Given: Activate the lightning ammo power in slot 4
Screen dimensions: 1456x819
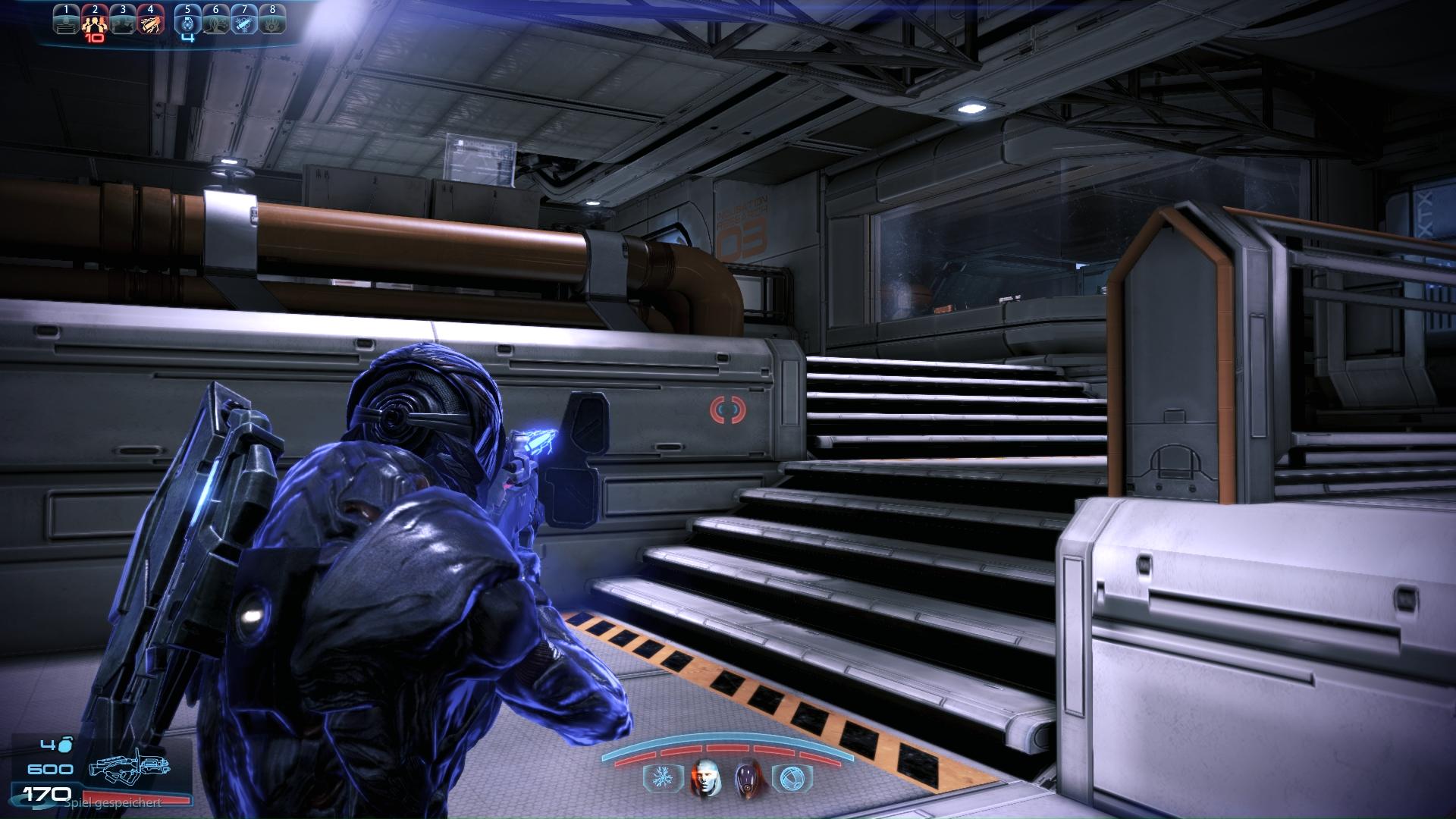Looking at the screenshot, I should [x=150, y=24].
